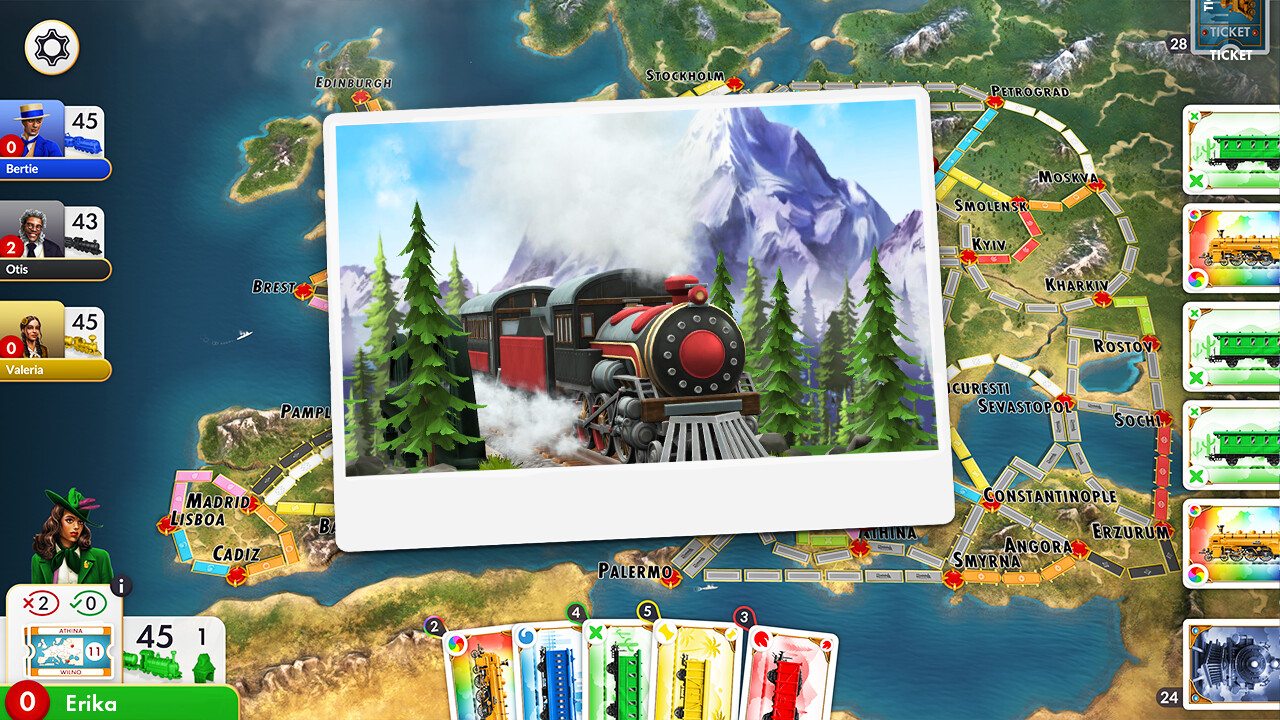Draw from the TICKET deck
The image size is (1280, 720).
tap(1228, 25)
